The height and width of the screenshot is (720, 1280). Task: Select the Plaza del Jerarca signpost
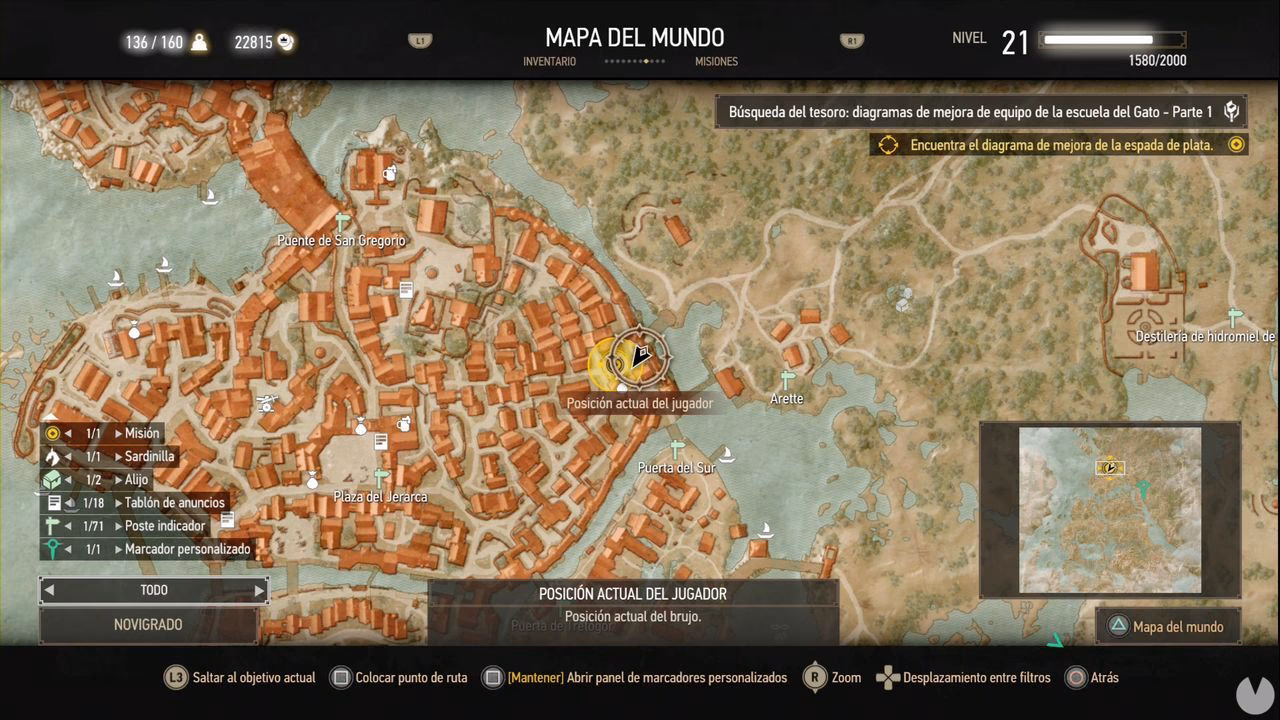[380, 477]
